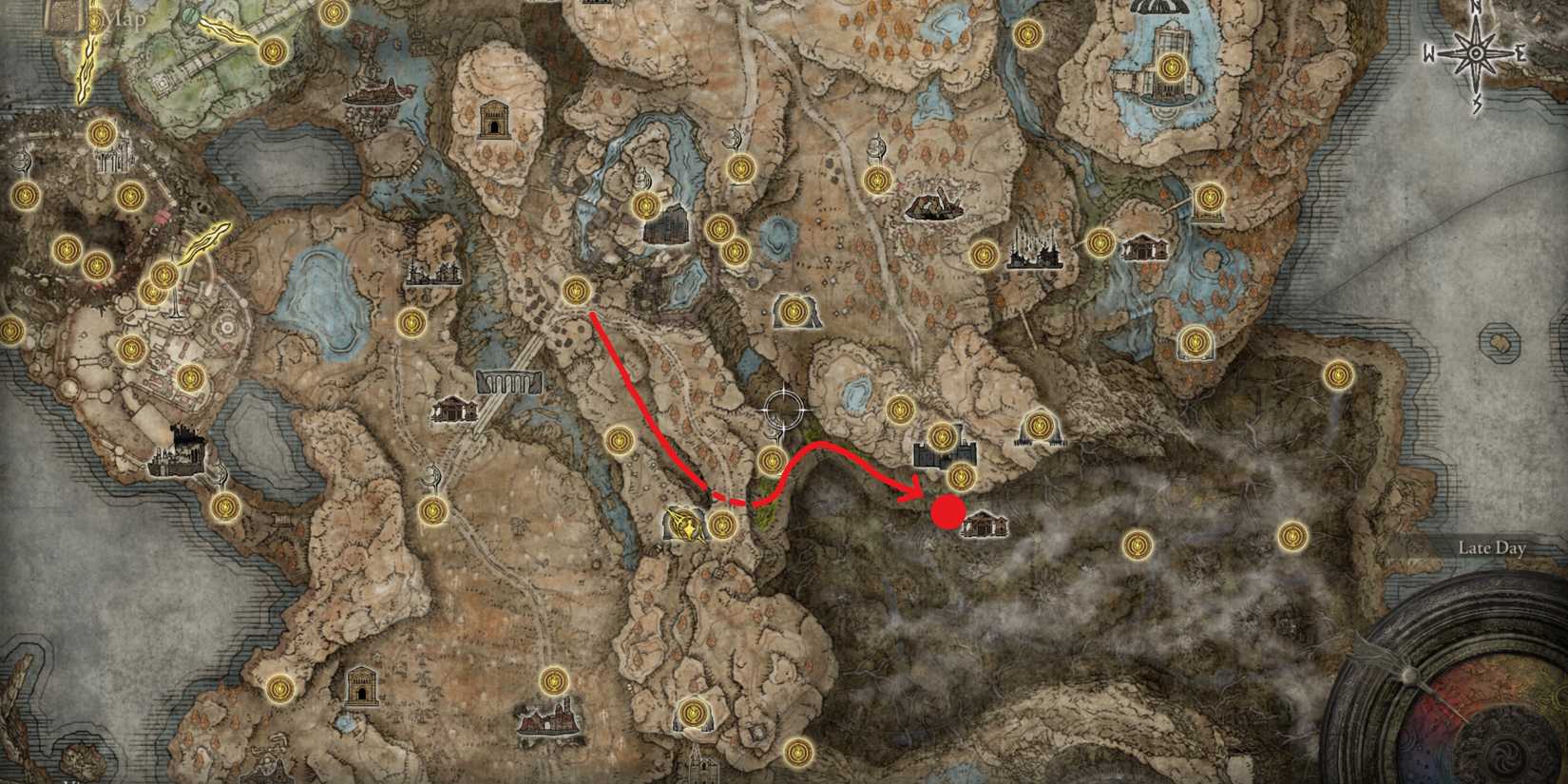
Task: Select the fort icon at the red arrow's tip
Action: [x=946, y=454]
